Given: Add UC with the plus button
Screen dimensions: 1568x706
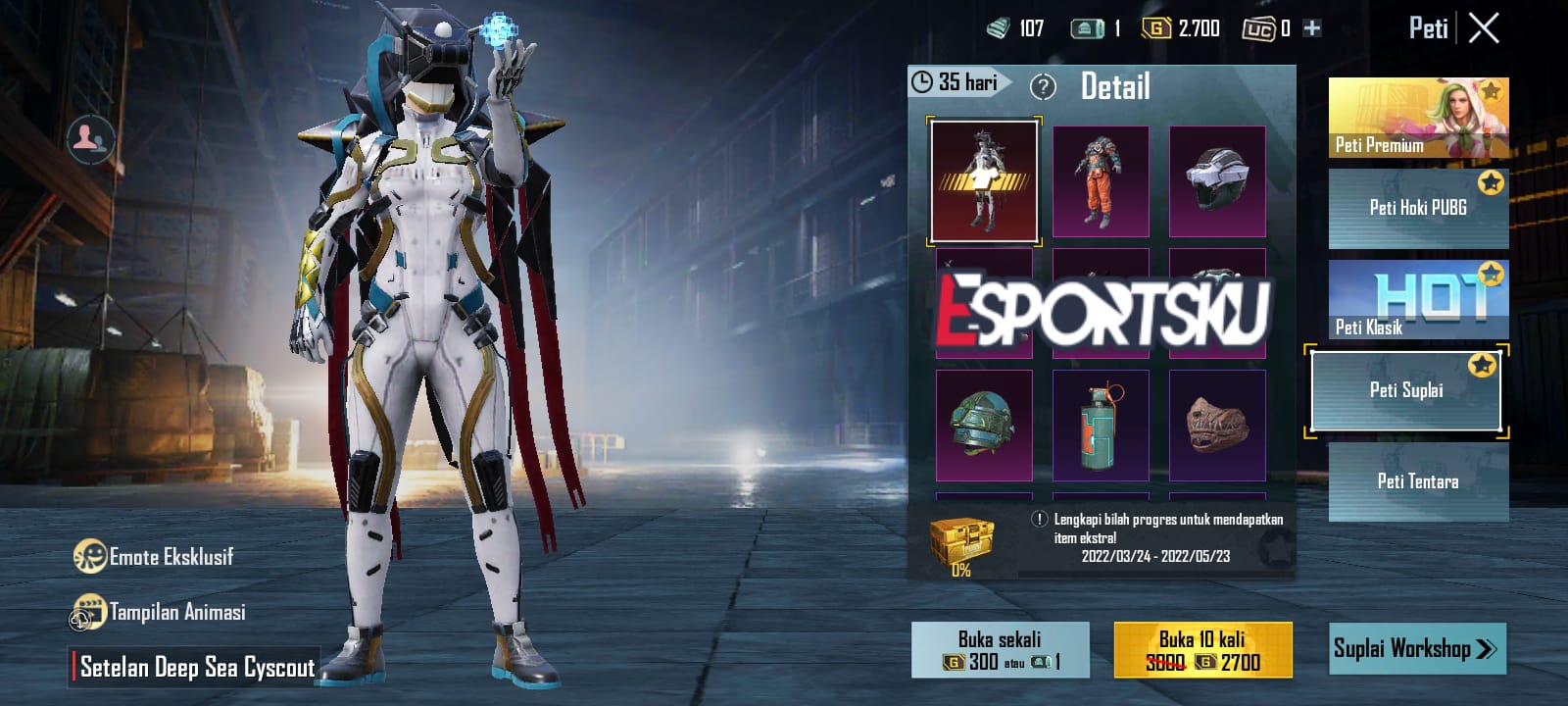Looking at the screenshot, I should tap(1312, 28).
